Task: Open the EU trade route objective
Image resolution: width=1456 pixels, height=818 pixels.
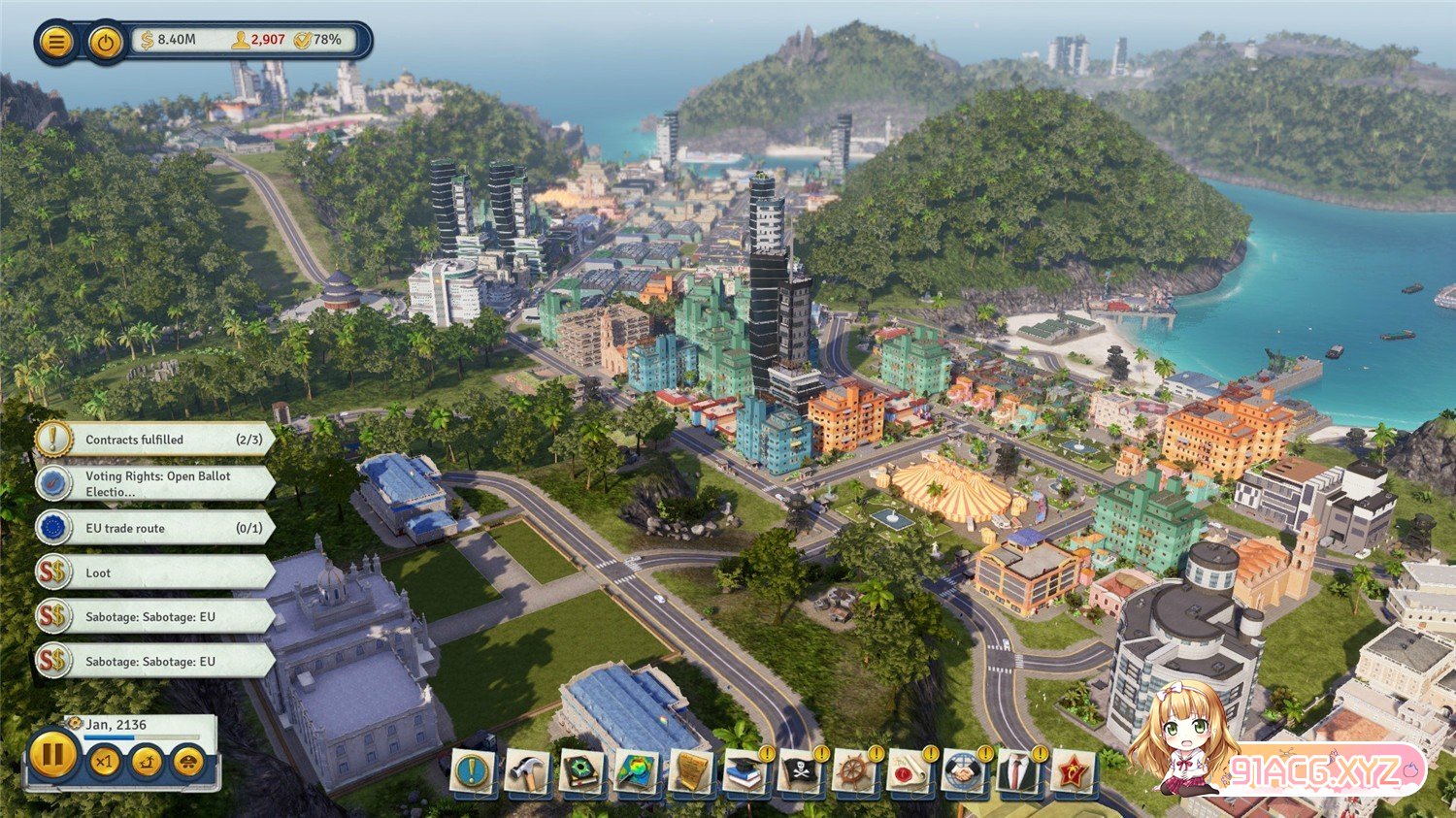Action: pyautogui.click(x=155, y=528)
